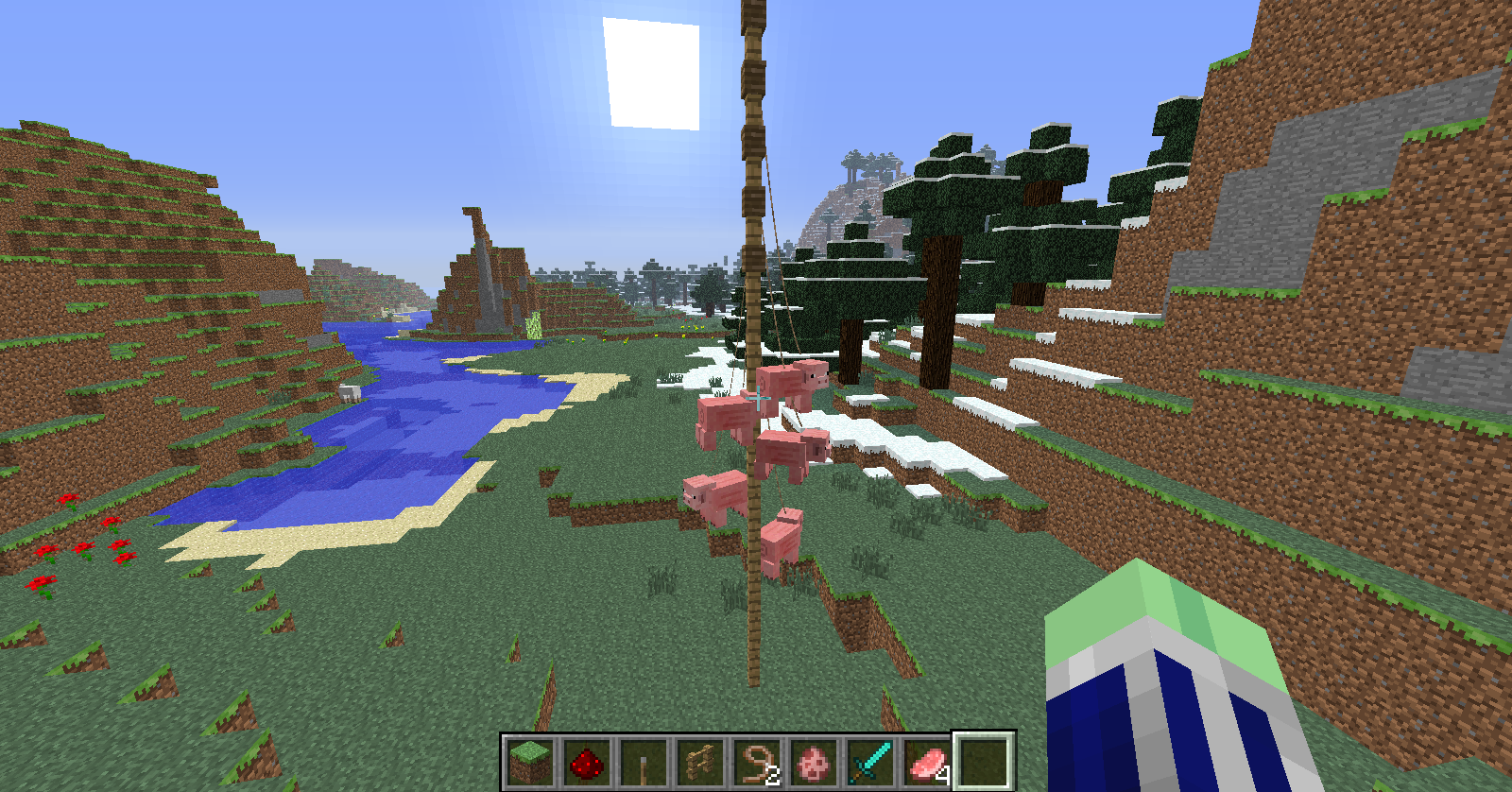Equip the diamond sword from hotbar

[870, 762]
